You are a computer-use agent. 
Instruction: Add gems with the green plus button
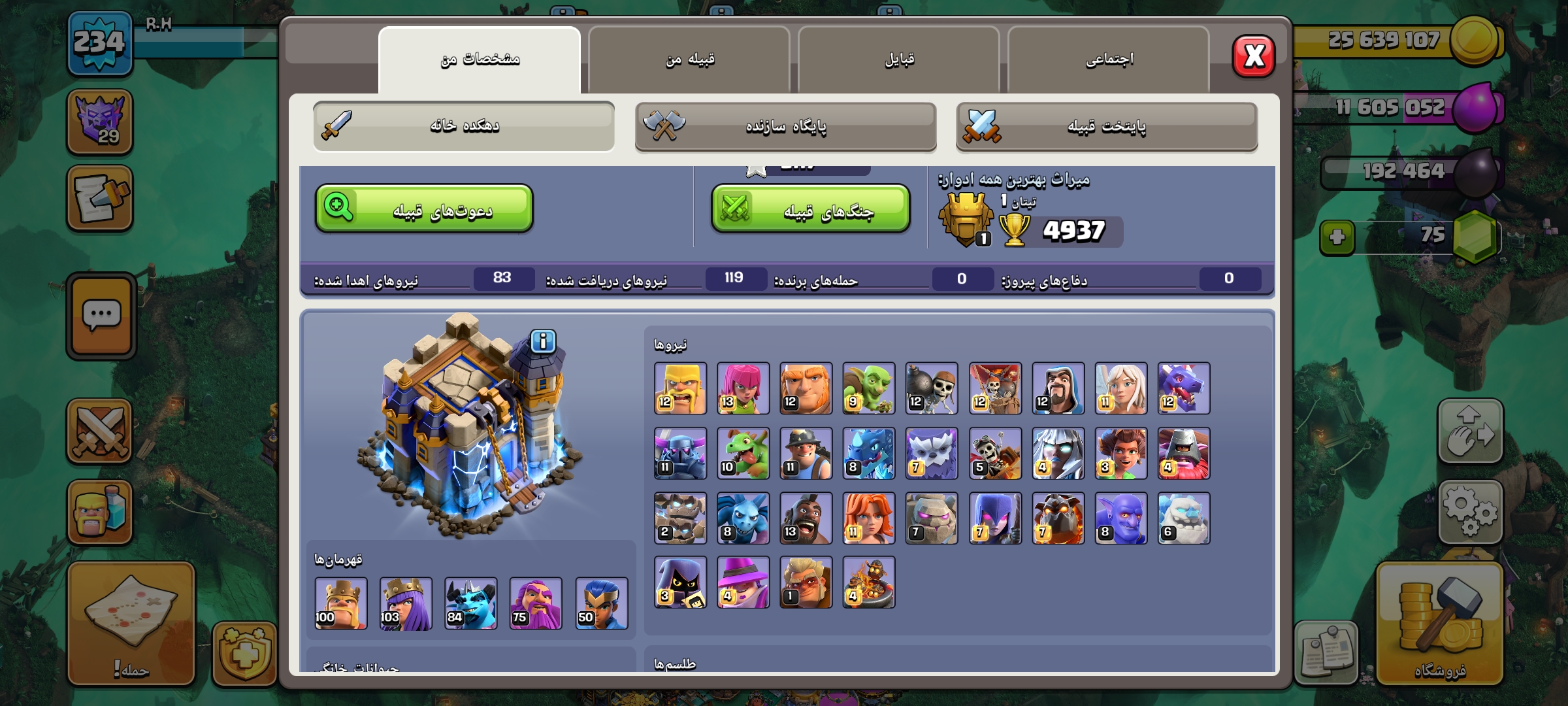coord(1337,237)
